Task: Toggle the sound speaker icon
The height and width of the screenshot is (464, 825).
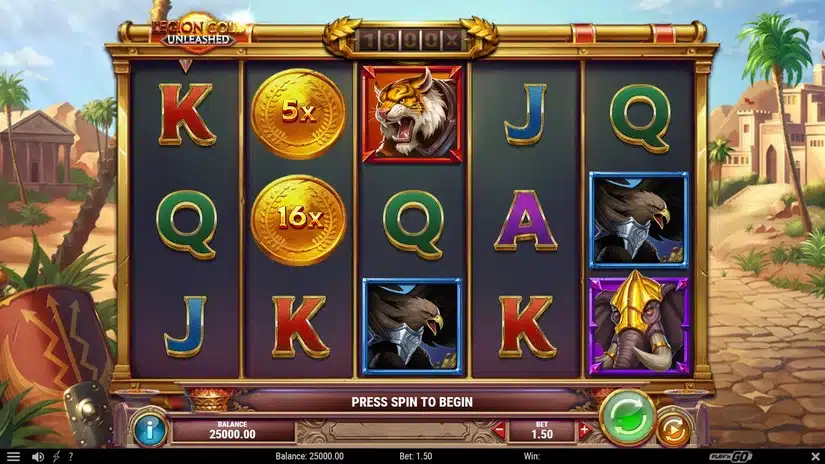Action: click(x=38, y=457)
